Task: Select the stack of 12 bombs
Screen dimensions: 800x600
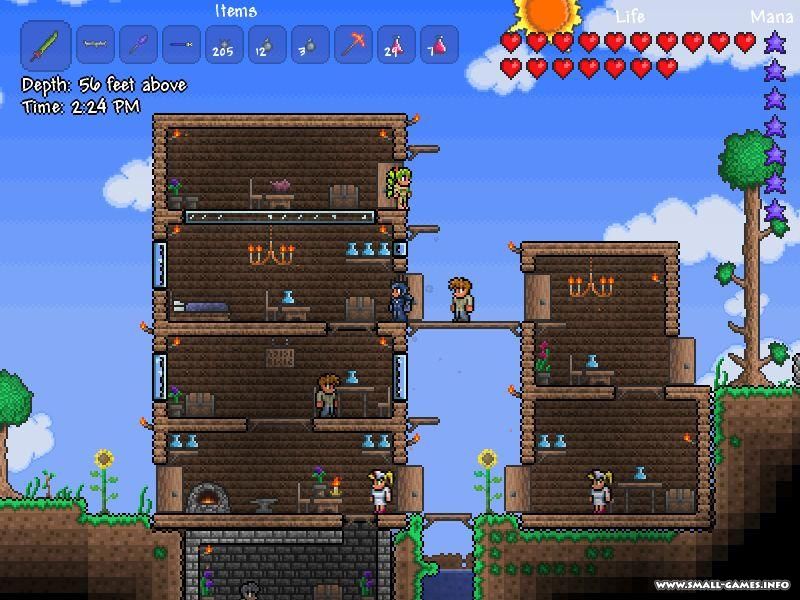Action: (x=267, y=45)
